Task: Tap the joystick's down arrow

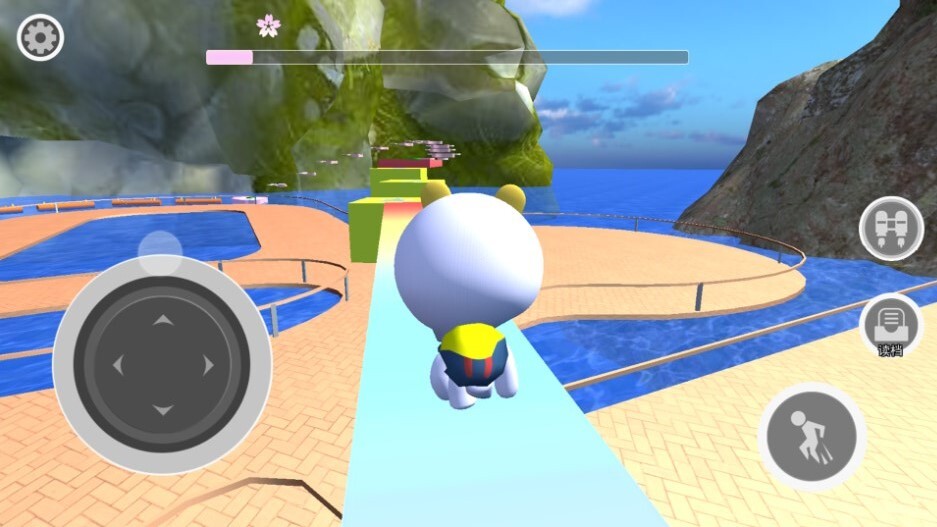Action: click(x=162, y=410)
